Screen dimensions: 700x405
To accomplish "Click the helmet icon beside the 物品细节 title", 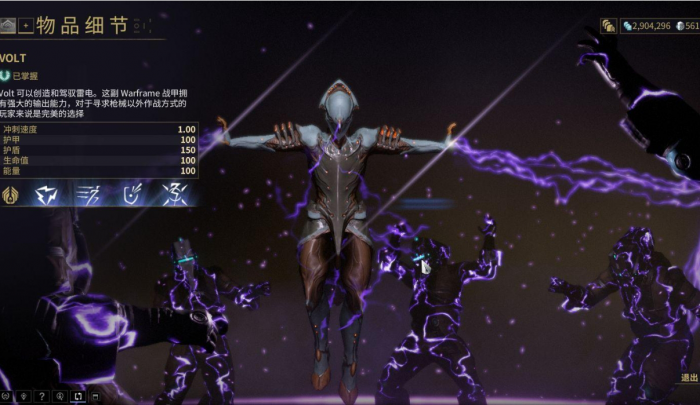I will pos(9,23).
